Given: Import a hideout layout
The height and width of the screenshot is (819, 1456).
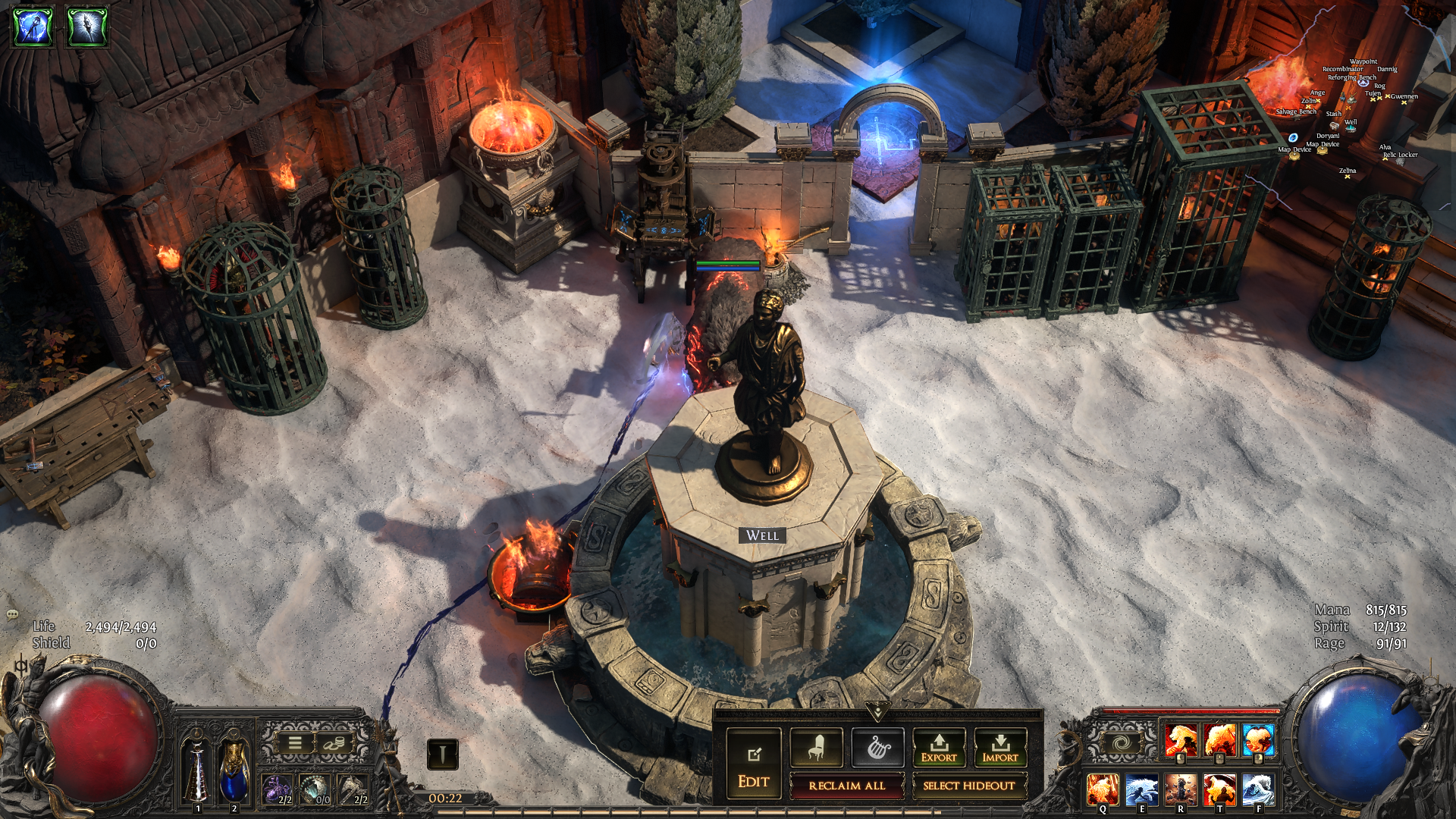Looking at the screenshot, I should (1000, 748).
